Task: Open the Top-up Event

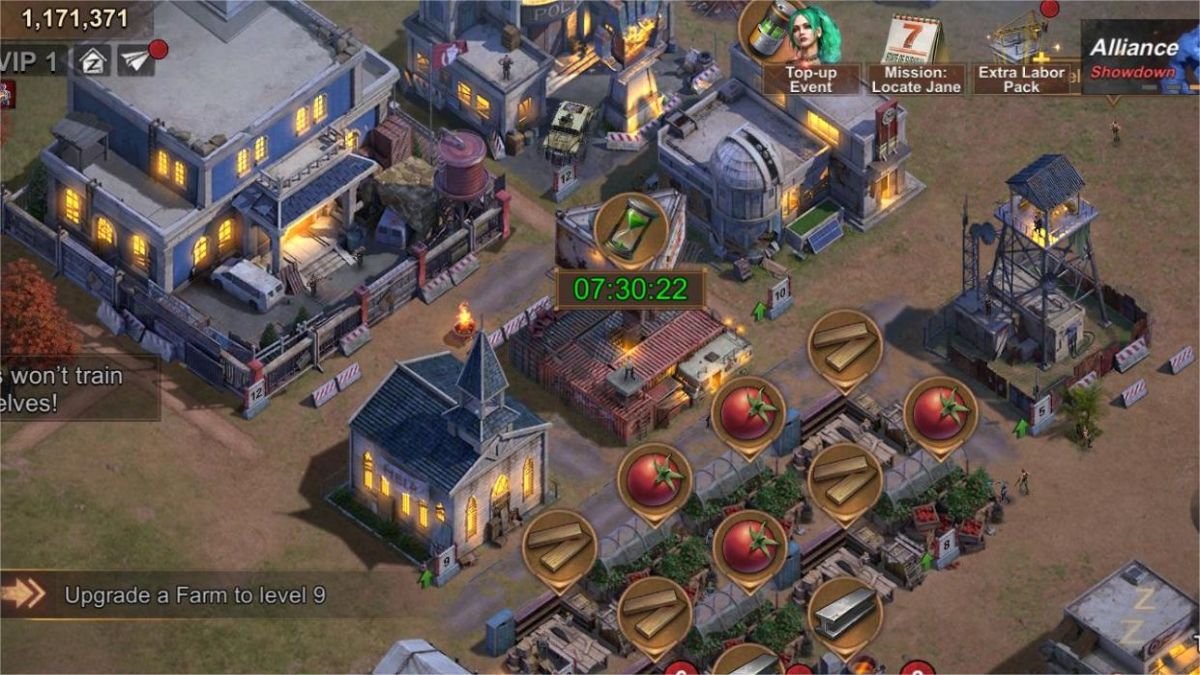Action: coord(808,50)
